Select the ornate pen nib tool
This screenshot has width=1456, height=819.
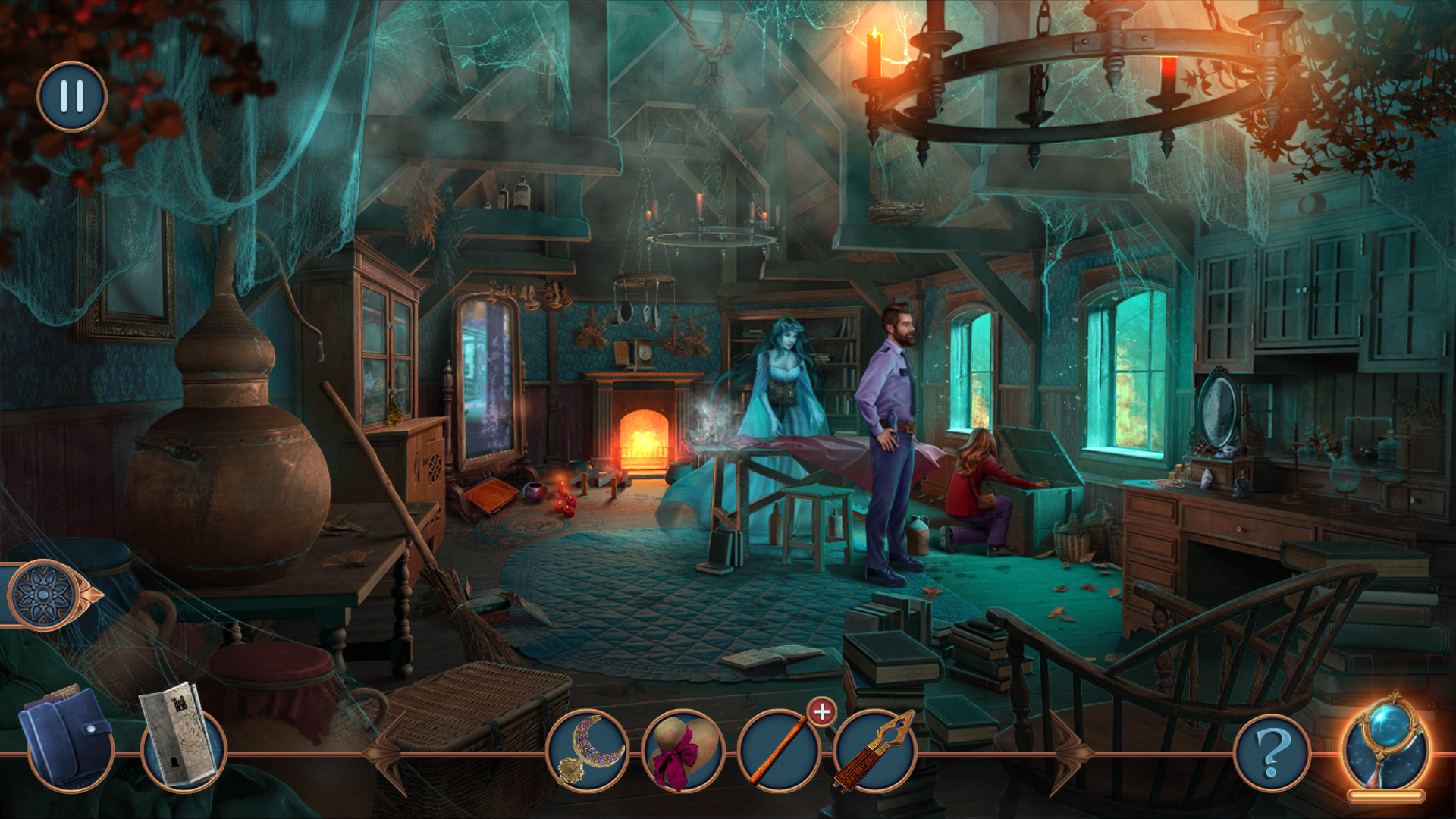click(x=874, y=750)
